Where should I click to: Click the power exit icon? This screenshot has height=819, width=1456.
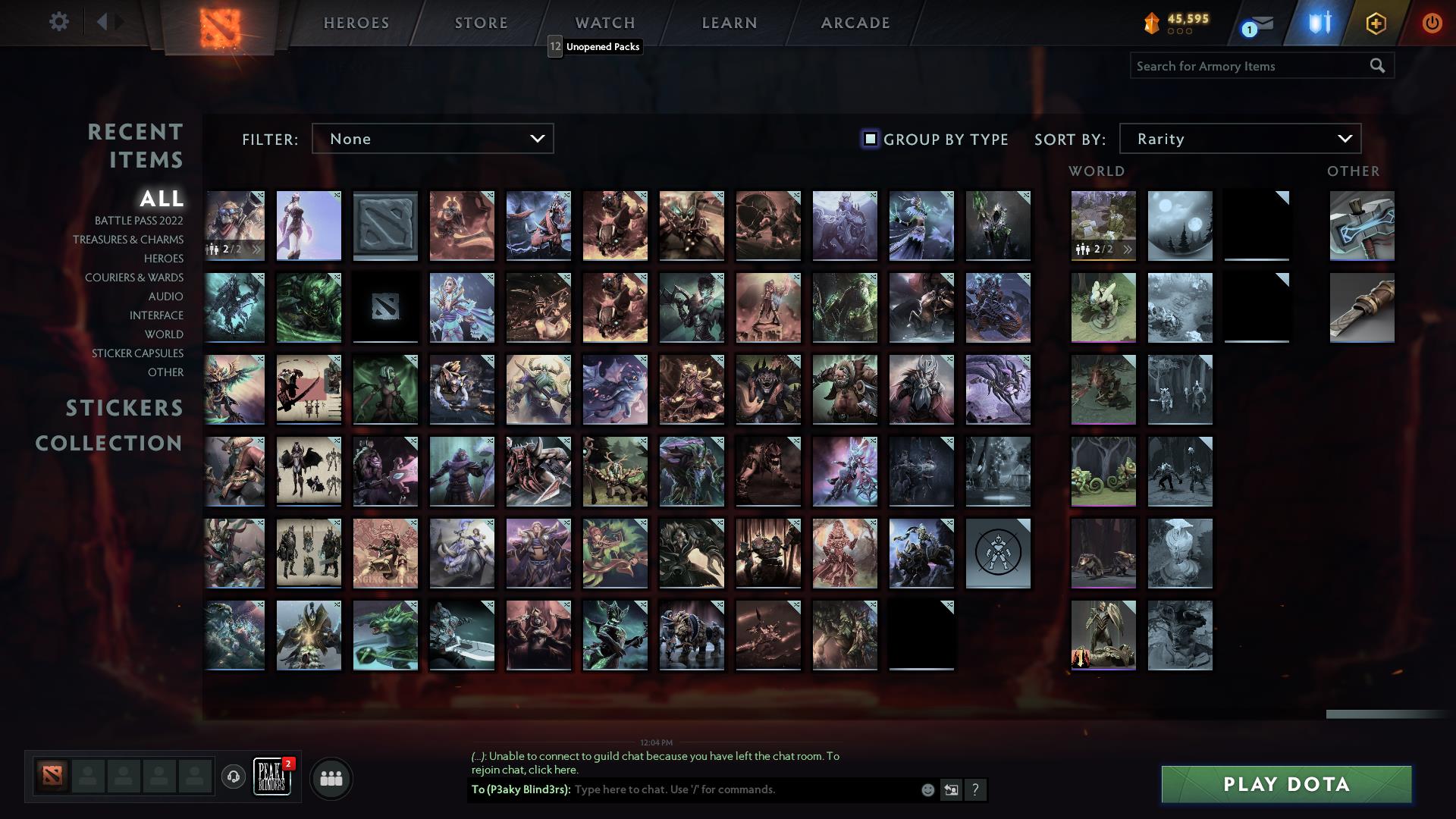tap(1432, 24)
